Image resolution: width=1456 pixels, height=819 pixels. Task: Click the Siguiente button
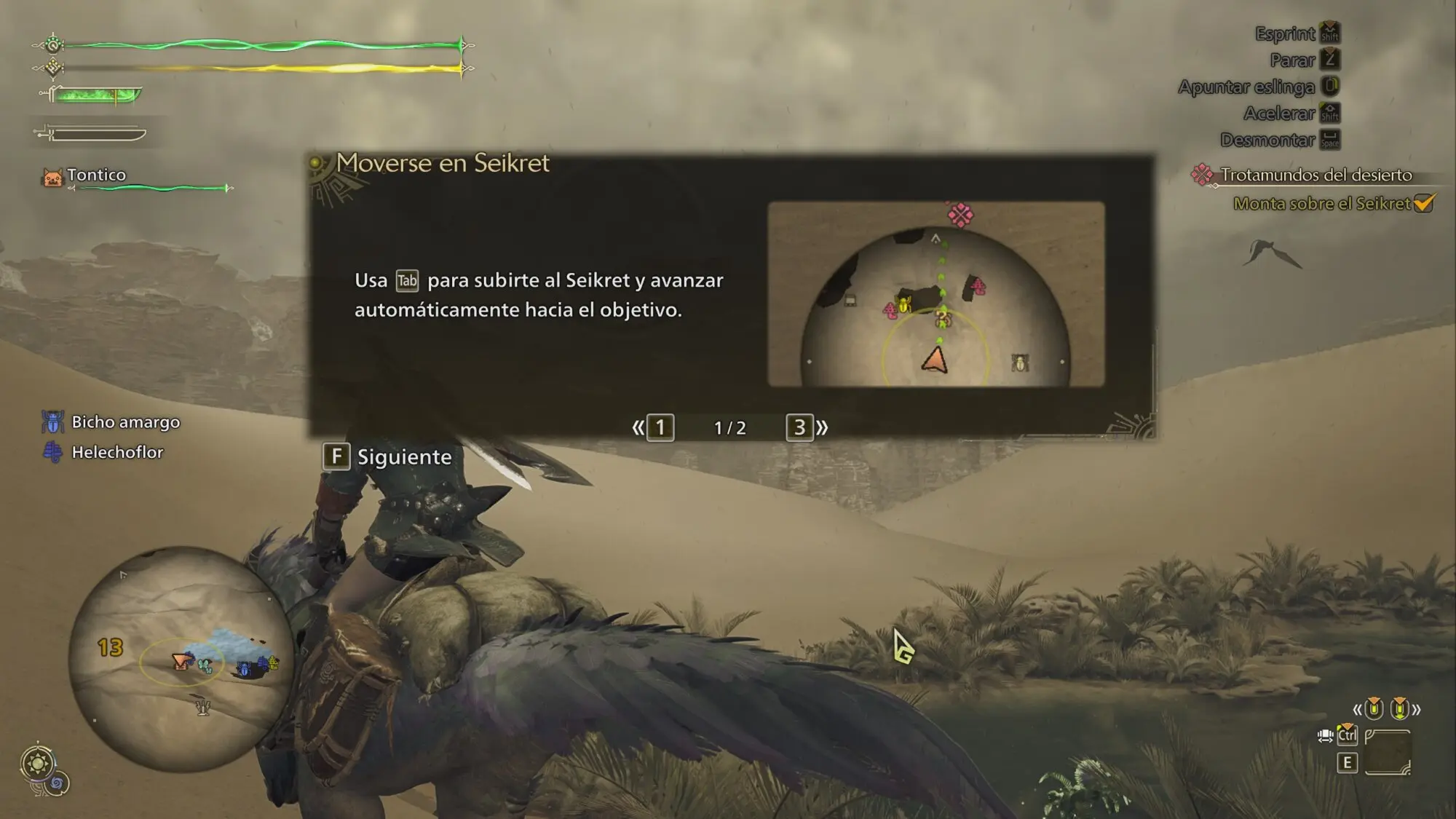[x=389, y=457]
